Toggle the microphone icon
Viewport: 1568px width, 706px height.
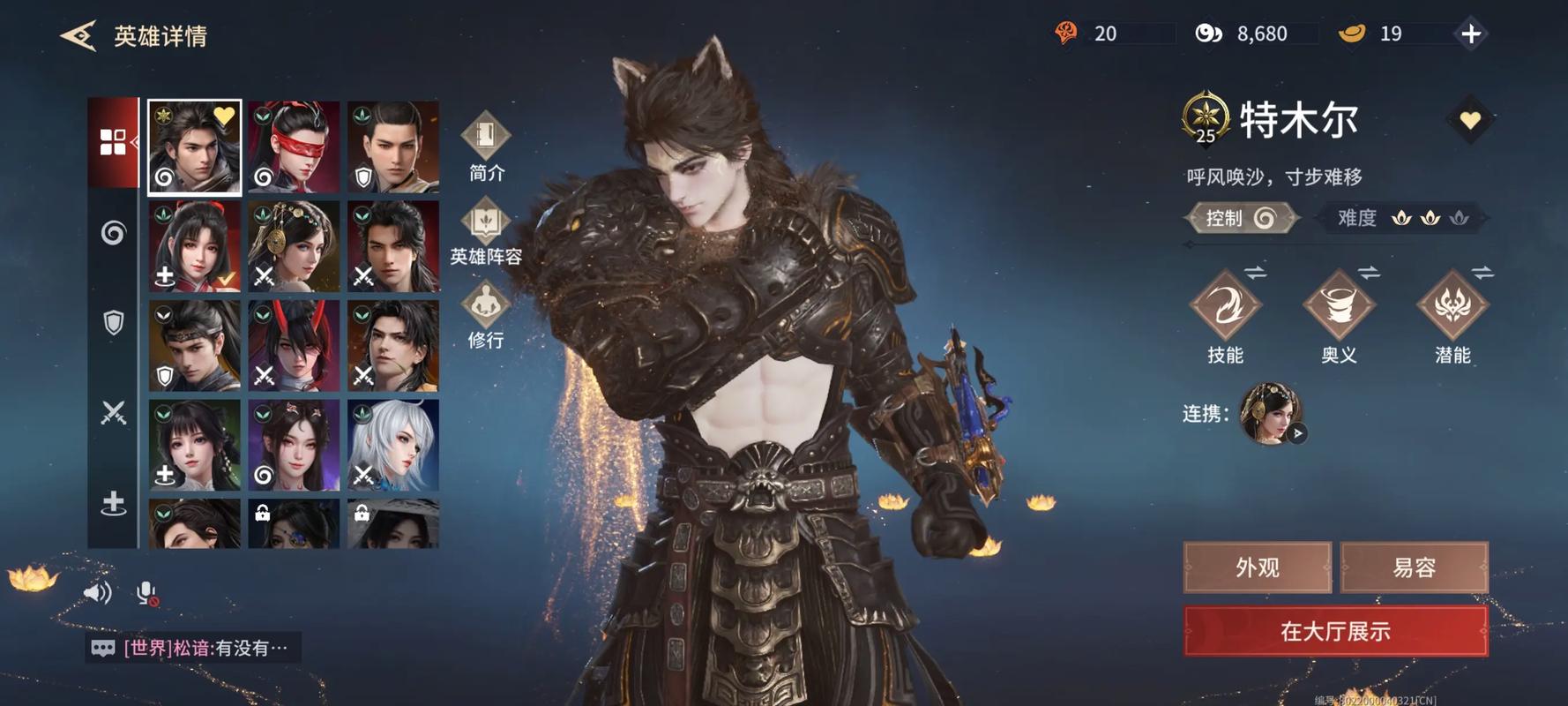tap(147, 594)
